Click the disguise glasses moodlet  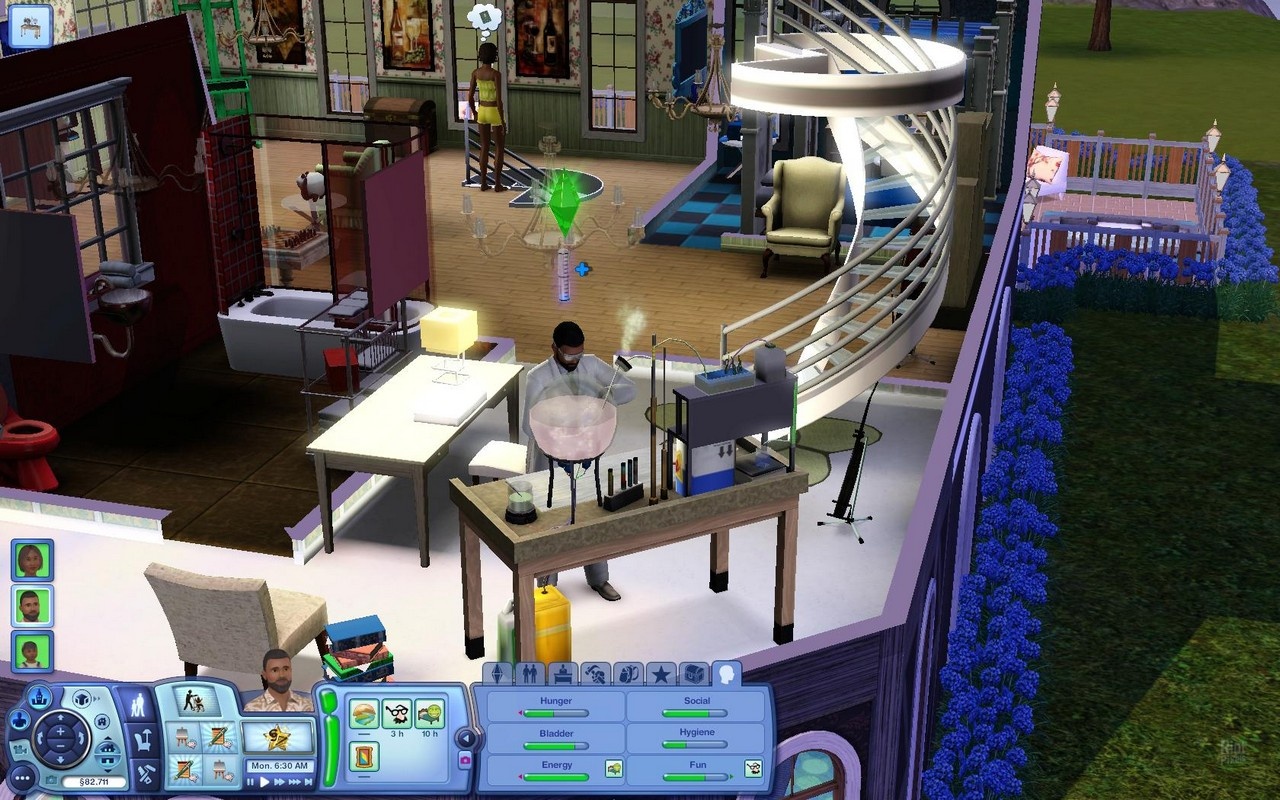coord(397,713)
